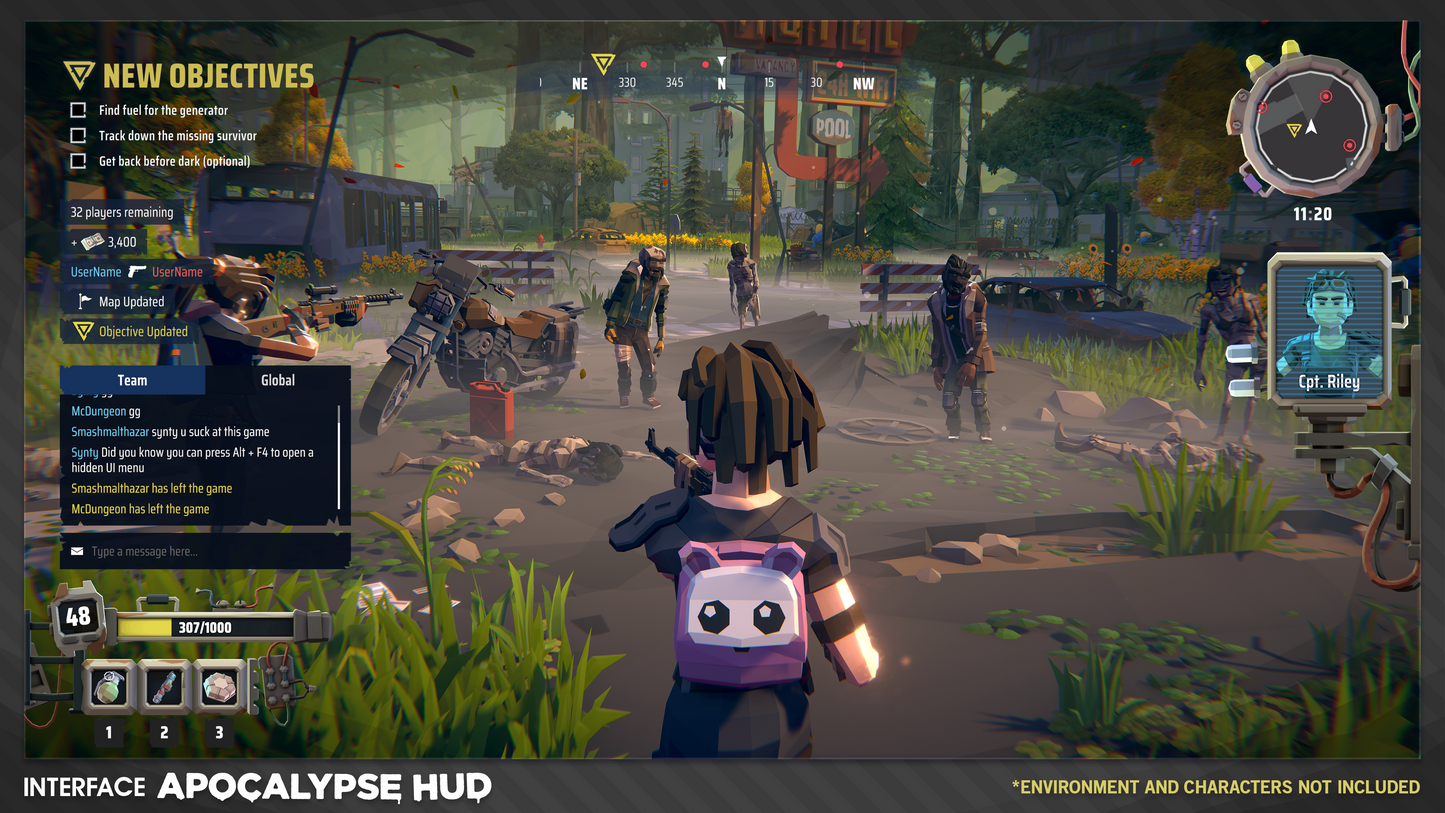
Task: Switch to the Global chat tab
Action: click(278, 380)
